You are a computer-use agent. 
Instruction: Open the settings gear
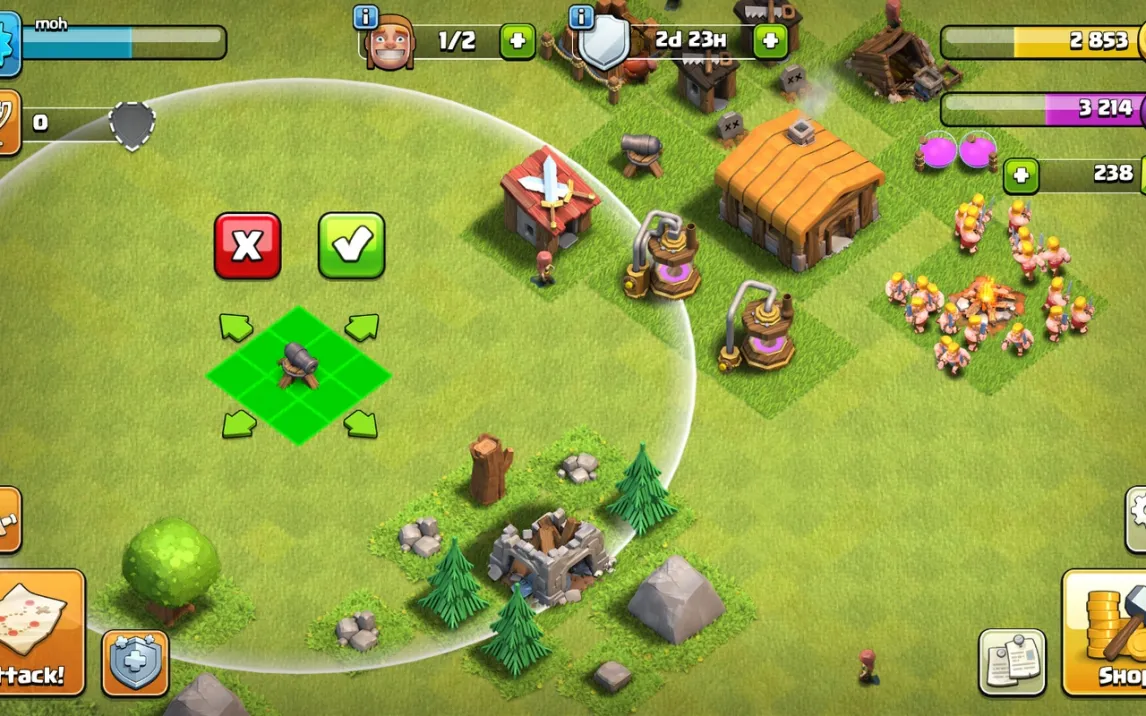point(1136,519)
